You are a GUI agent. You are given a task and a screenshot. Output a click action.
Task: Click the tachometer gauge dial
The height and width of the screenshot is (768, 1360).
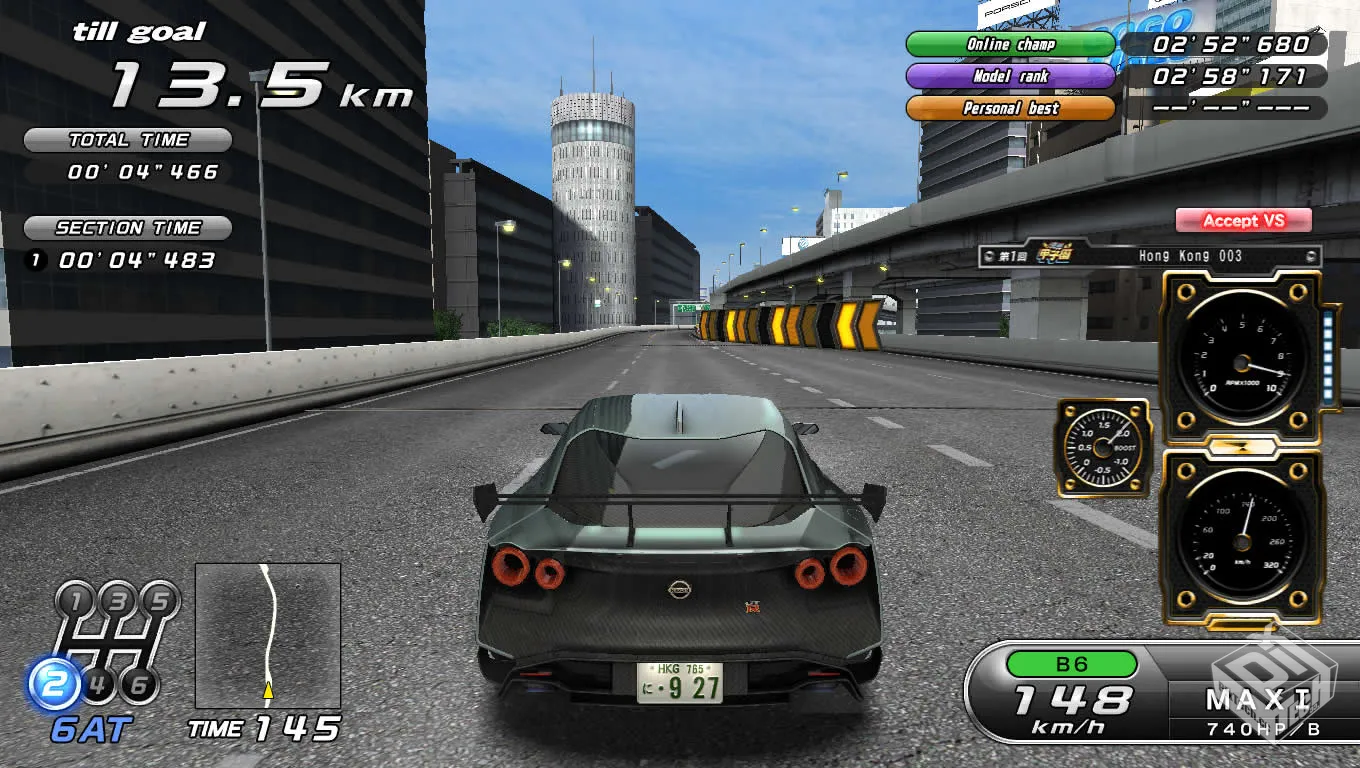pyautogui.click(x=1240, y=360)
